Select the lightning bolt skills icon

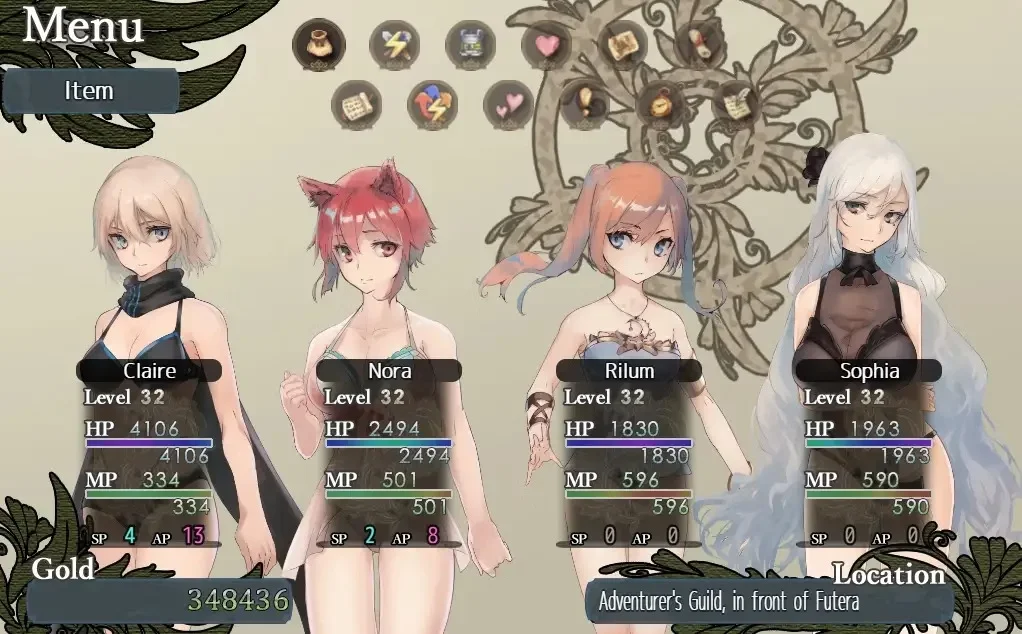click(x=394, y=45)
